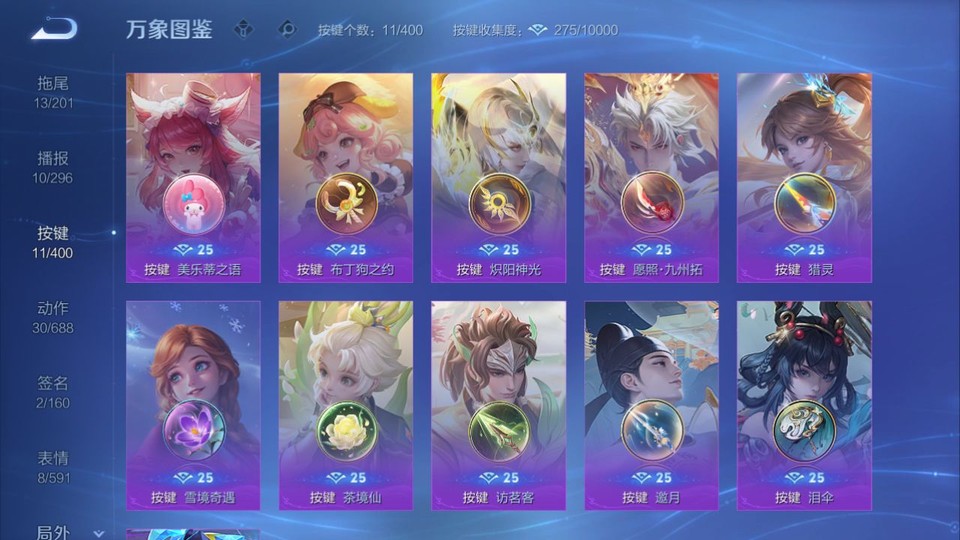Open the 炽阳神光 button skin card
This screenshot has width=960, height=540.
[x=498, y=177]
